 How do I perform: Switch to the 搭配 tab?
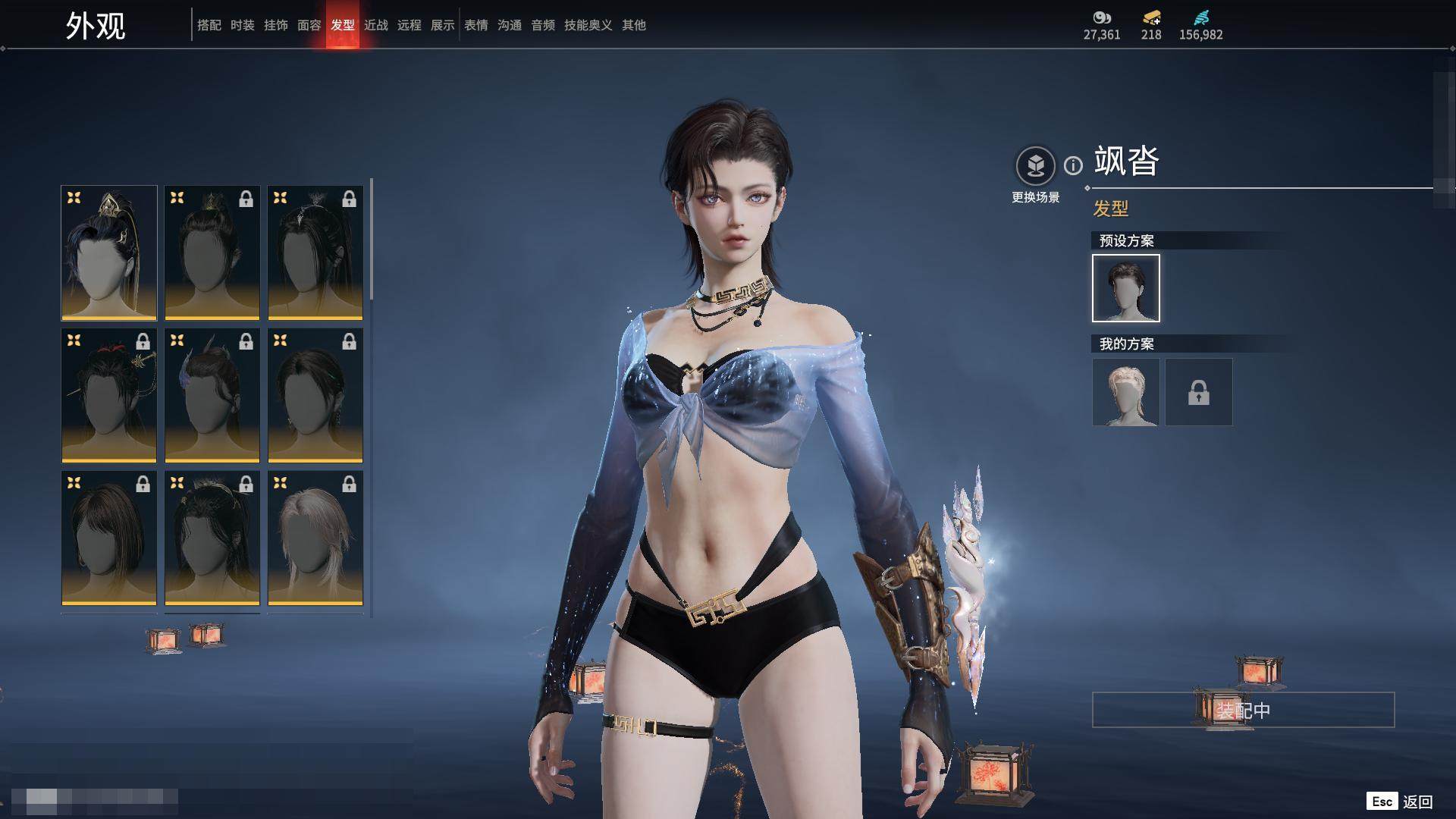point(209,25)
